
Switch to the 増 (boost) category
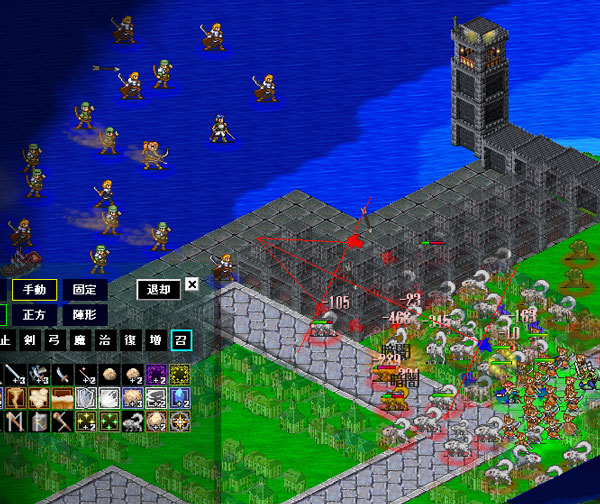pyautogui.click(x=155, y=340)
